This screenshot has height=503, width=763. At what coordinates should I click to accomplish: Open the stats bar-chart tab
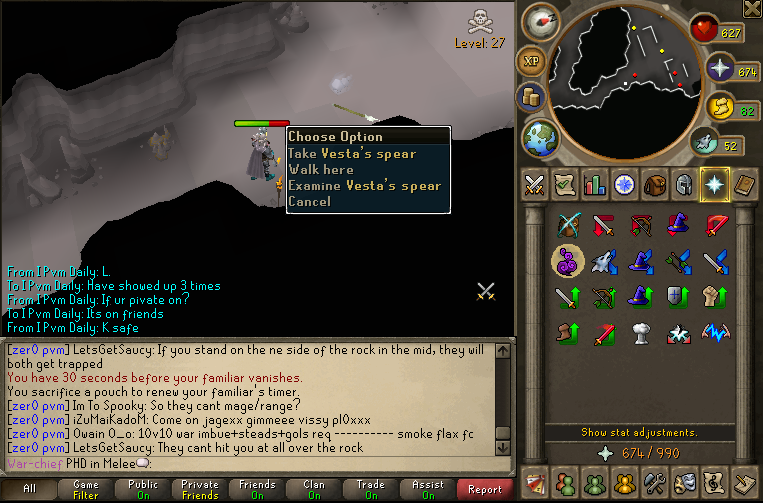(595, 184)
